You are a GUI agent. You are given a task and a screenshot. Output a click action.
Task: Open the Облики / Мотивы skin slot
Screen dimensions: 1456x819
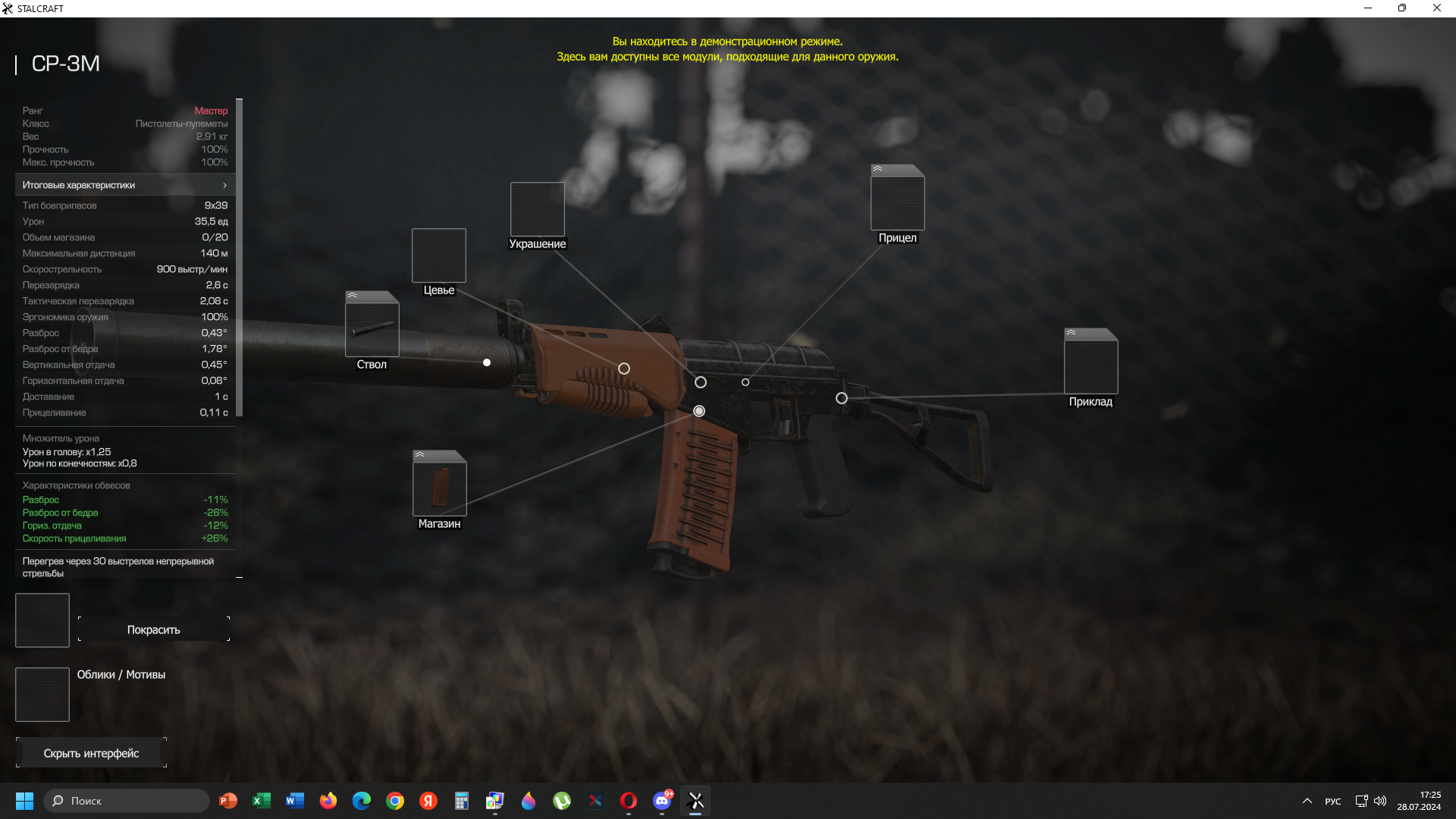pyautogui.click(x=42, y=695)
